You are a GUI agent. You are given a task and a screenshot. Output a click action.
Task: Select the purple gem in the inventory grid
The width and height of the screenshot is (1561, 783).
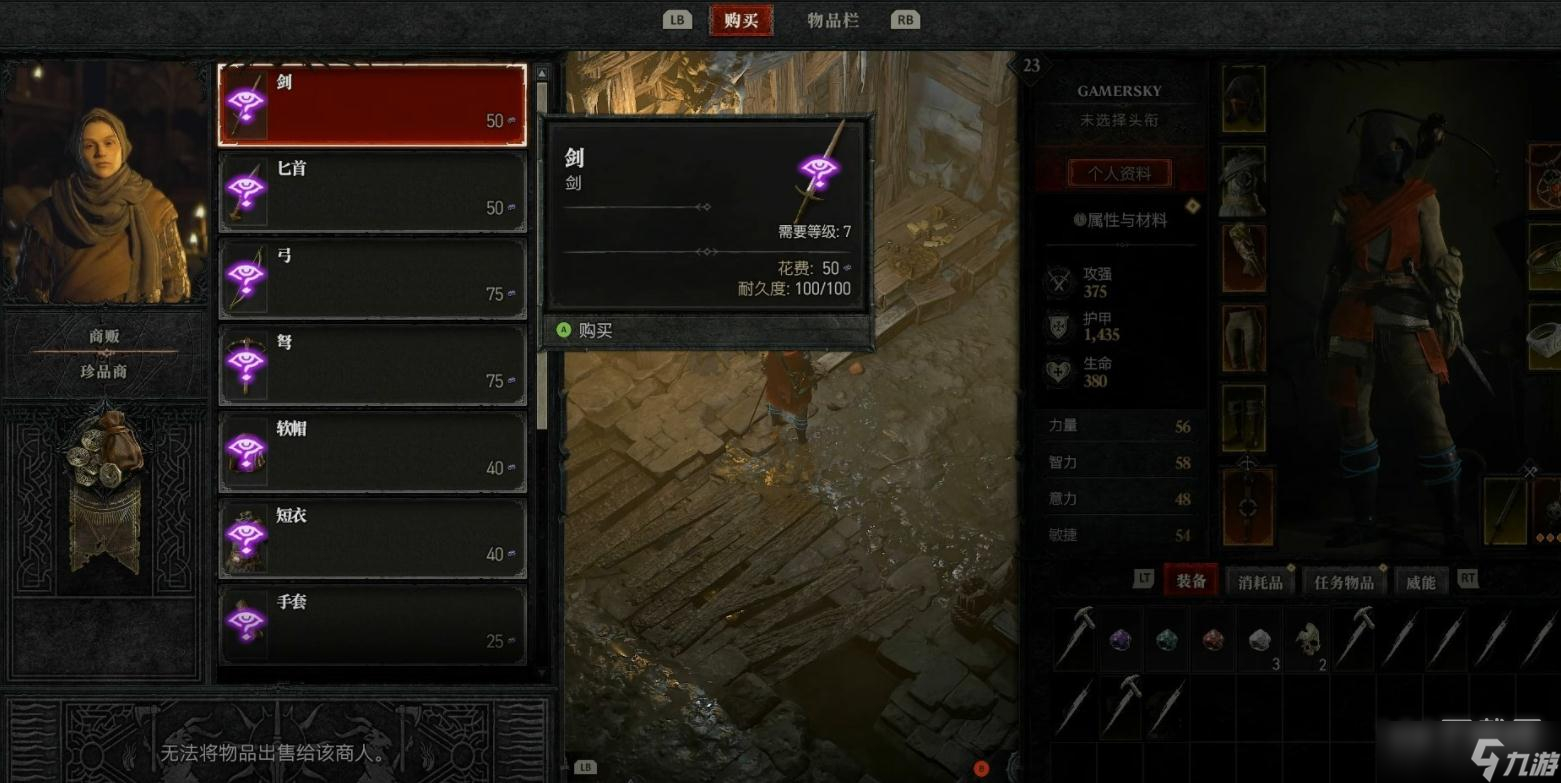click(1121, 639)
